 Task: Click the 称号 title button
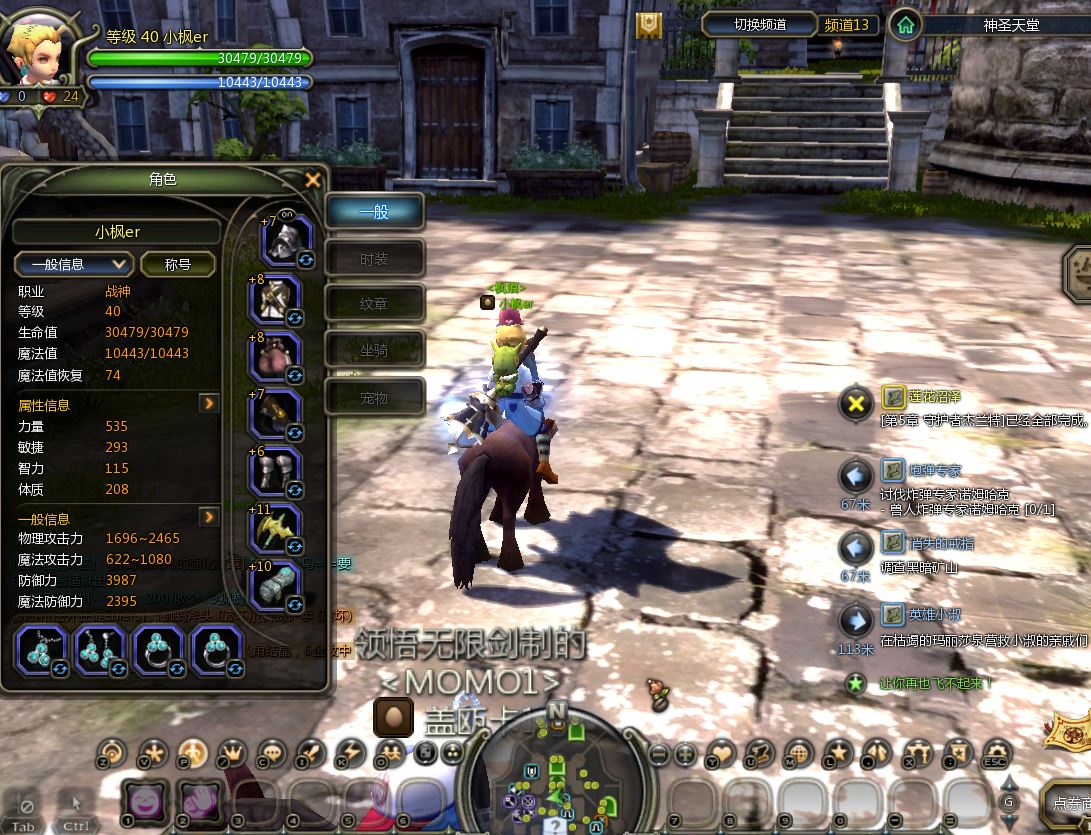tap(178, 264)
